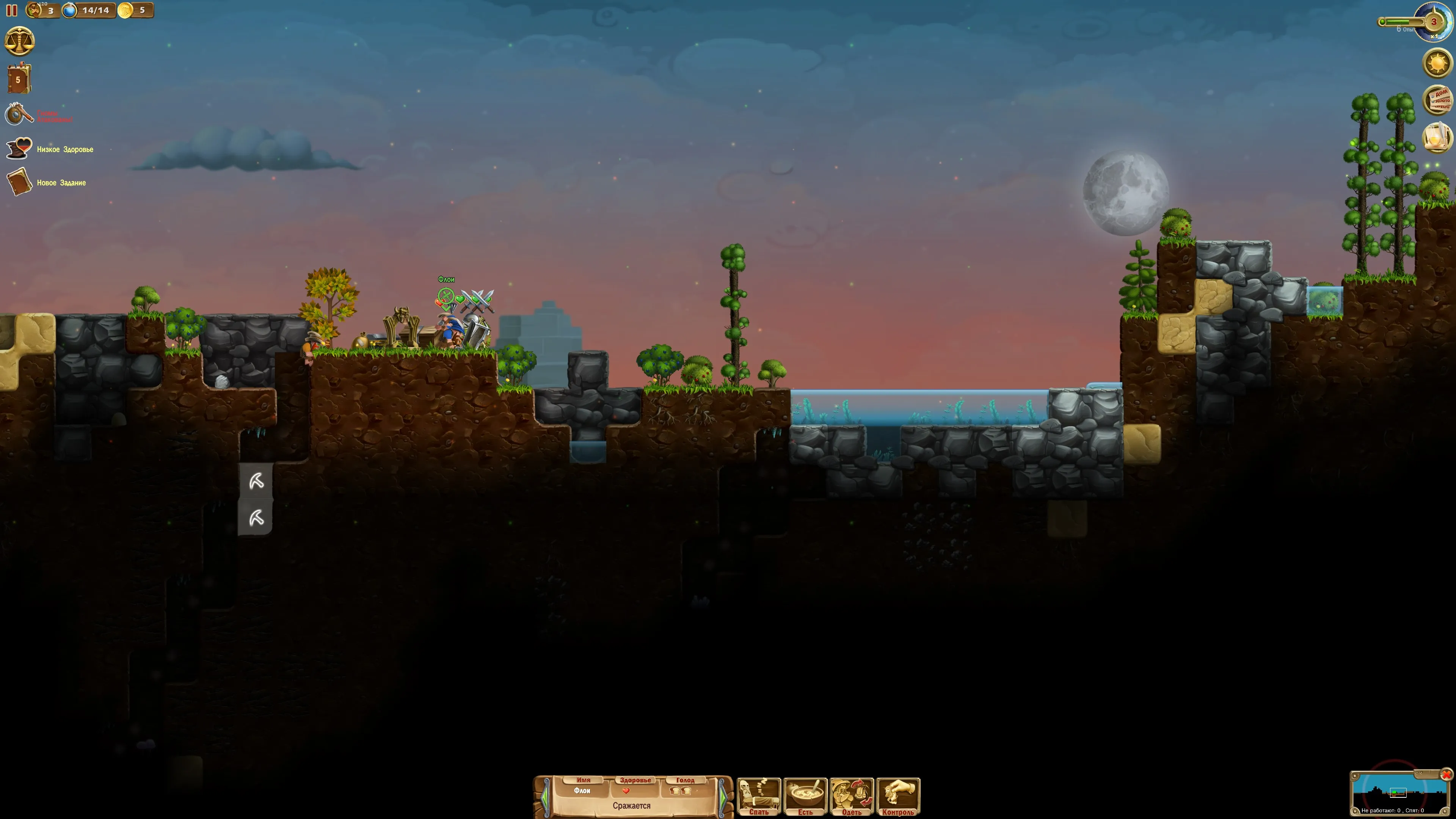Pause the game with the red pause button

point(11,10)
